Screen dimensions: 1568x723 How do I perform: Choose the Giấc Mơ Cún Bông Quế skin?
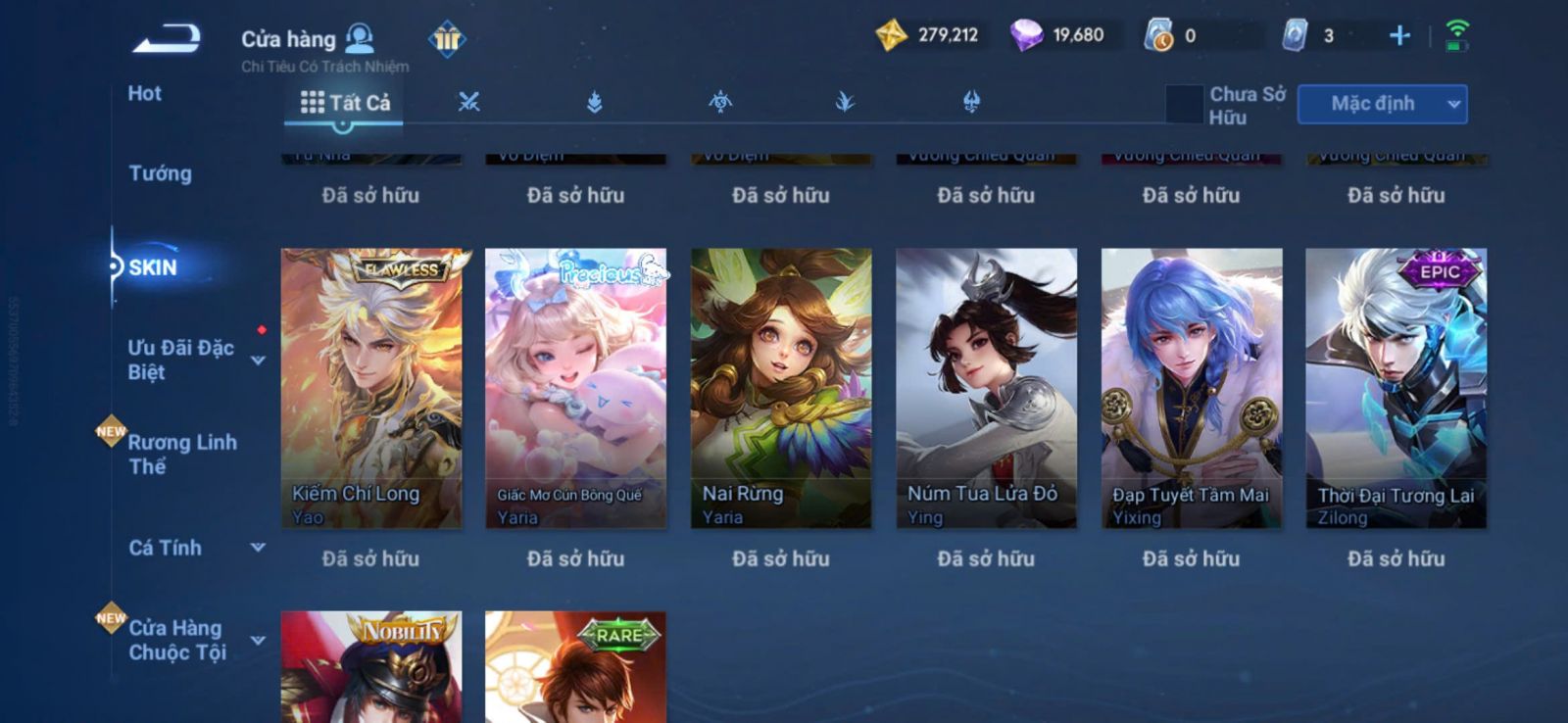coord(575,388)
